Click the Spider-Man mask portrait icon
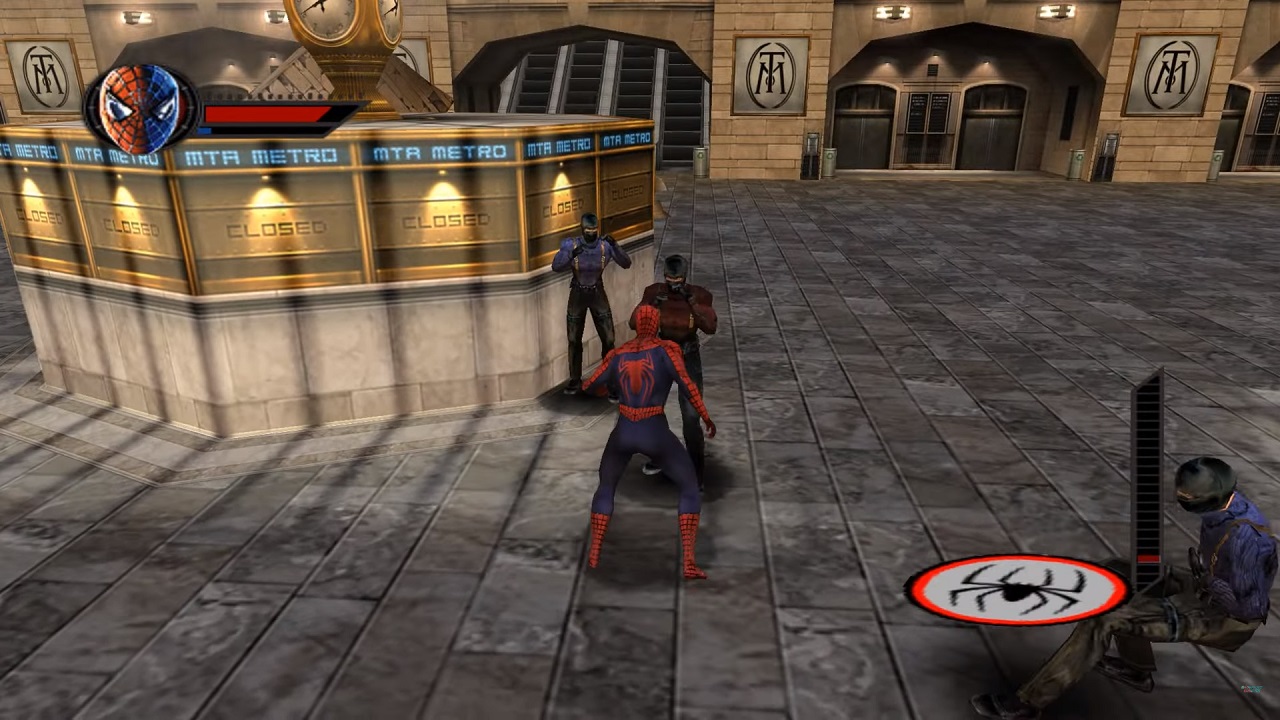Image resolution: width=1280 pixels, height=720 pixels. (140, 108)
